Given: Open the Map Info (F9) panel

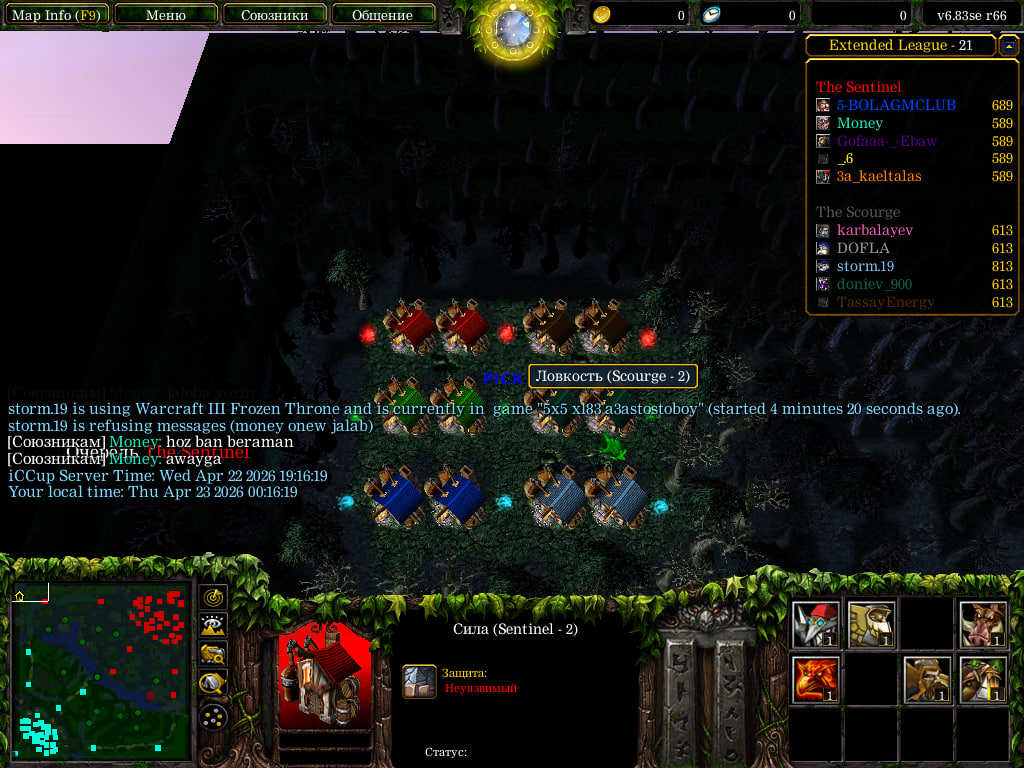Looking at the screenshot, I should (55, 15).
